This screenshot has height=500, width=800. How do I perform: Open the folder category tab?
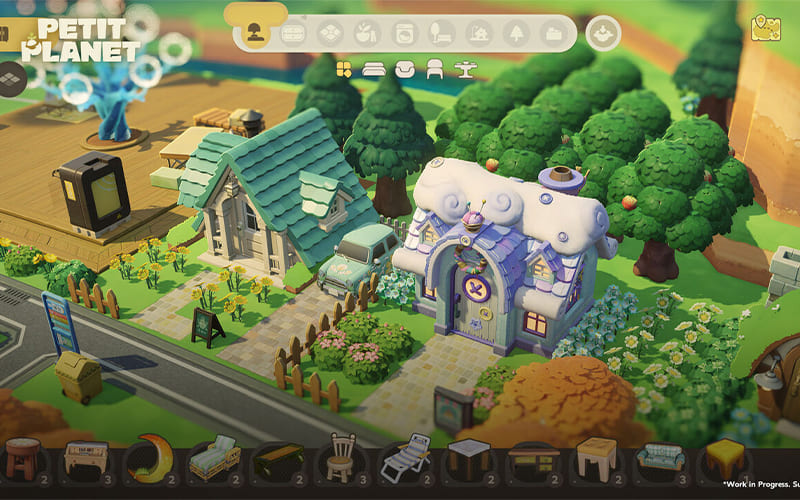pos(553,33)
